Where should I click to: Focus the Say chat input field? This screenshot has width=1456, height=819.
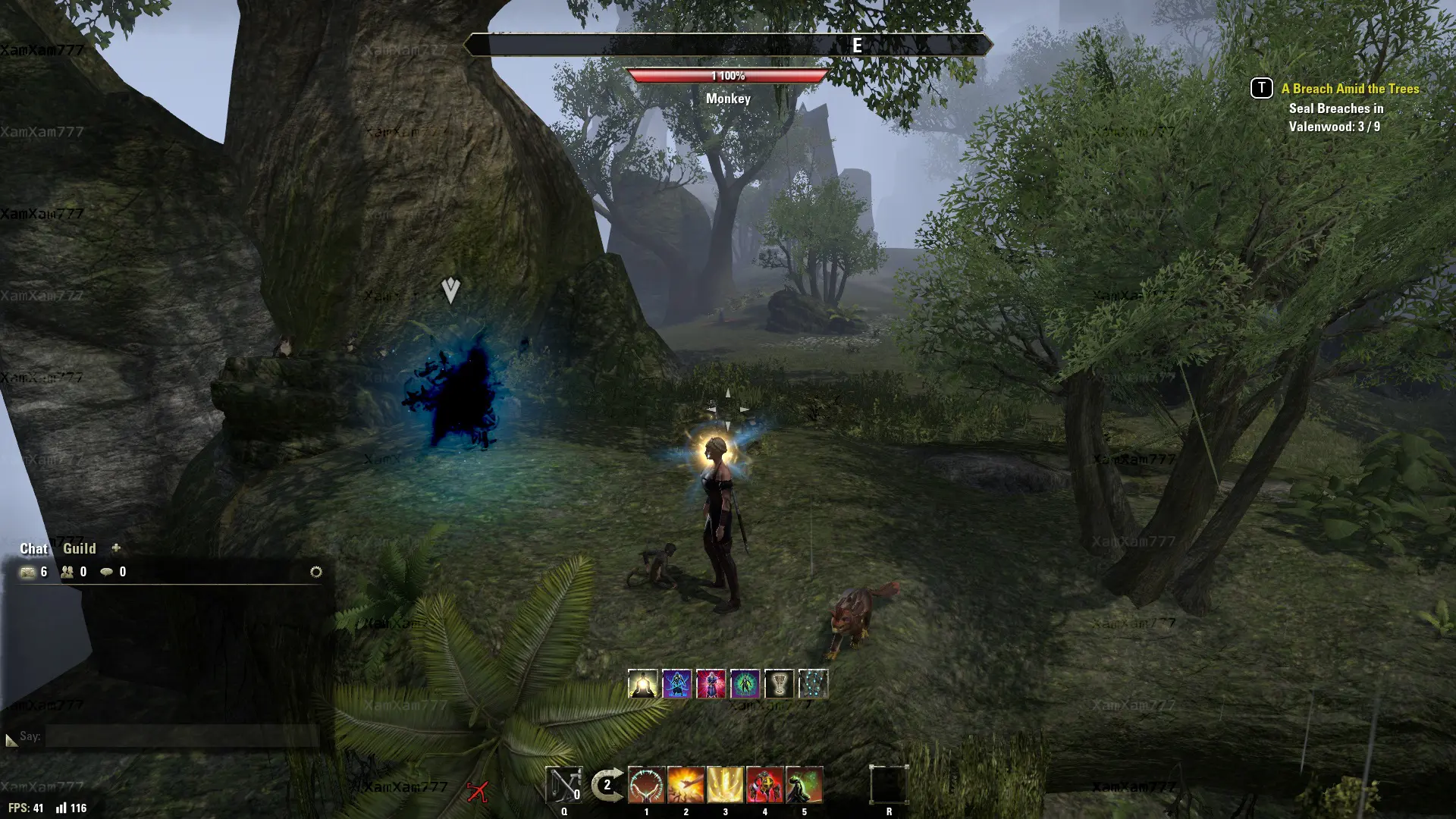click(182, 736)
